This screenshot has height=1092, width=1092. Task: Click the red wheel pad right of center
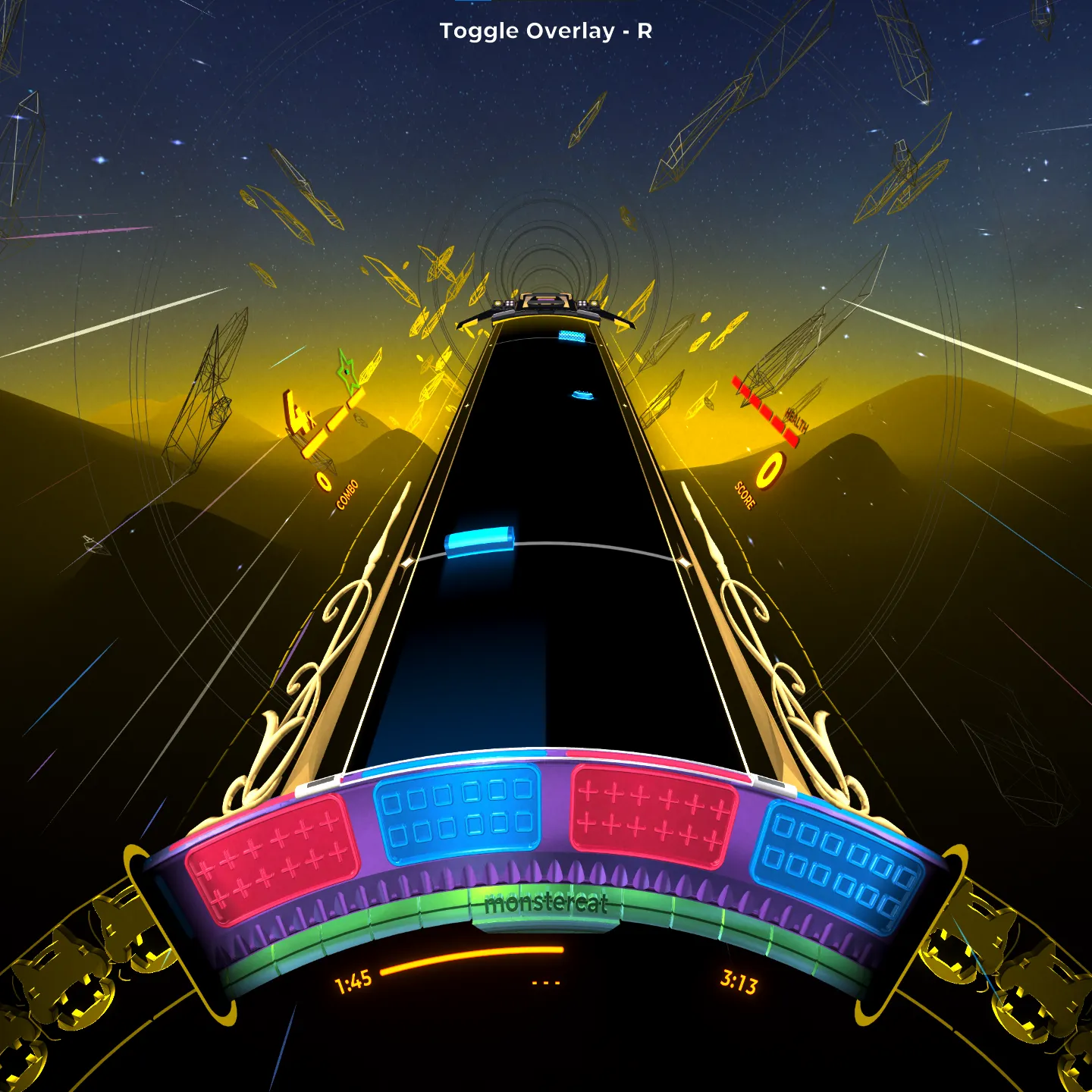pyautogui.click(x=652, y=816)
